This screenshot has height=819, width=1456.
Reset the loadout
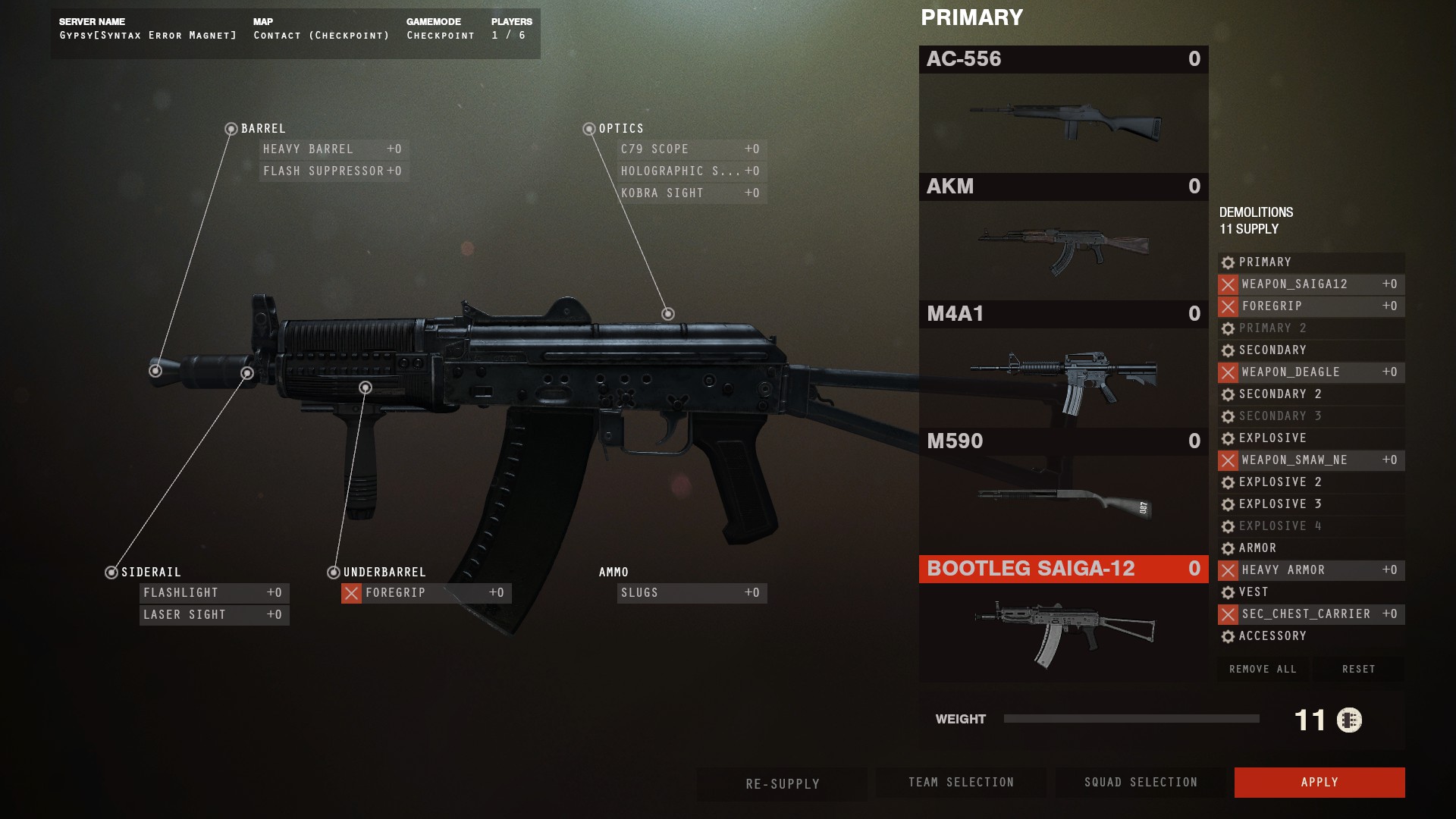pos(1358,669)
